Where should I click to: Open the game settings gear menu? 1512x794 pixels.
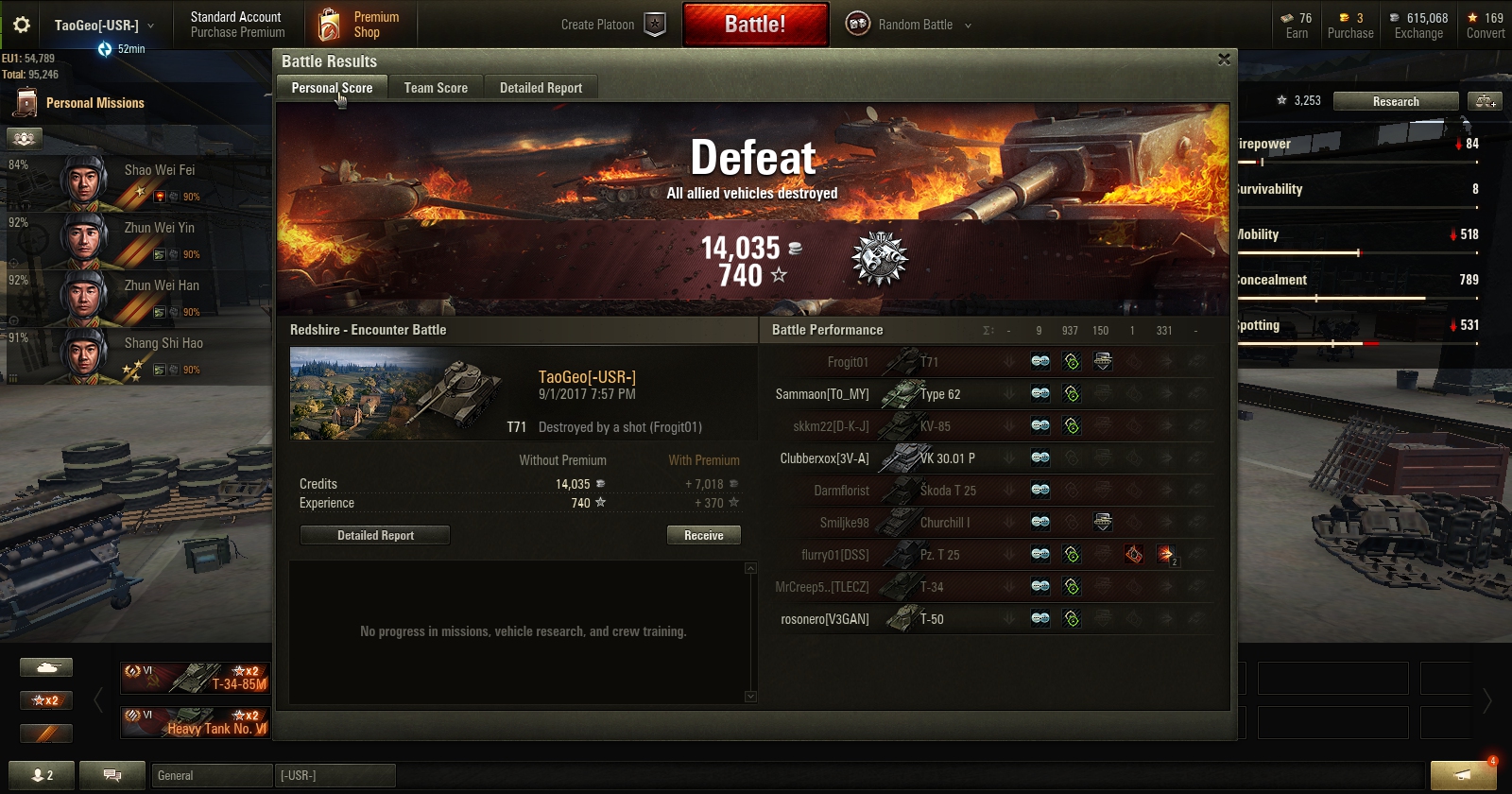pos(21,25)
